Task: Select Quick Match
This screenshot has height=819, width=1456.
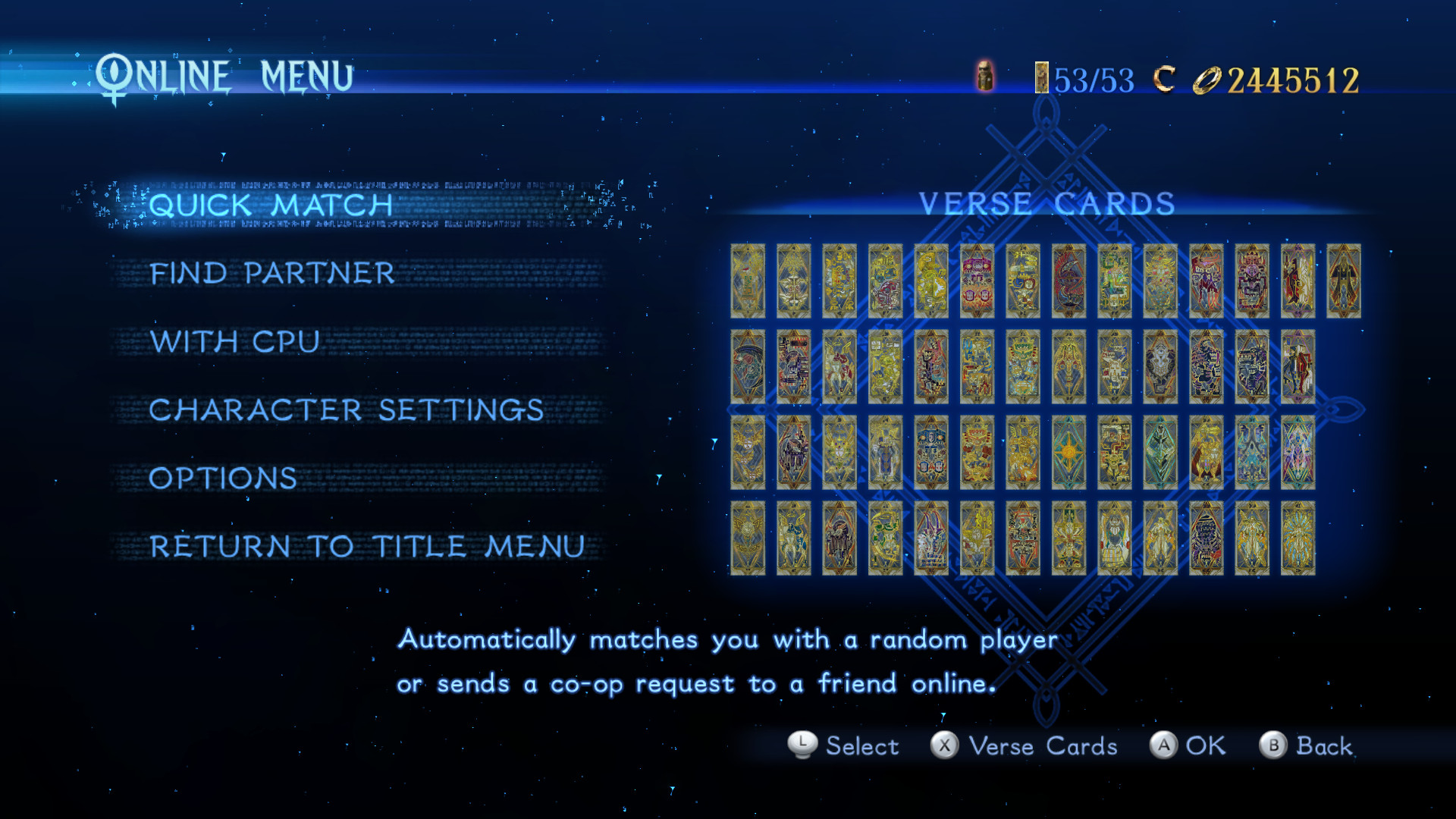Action: click(271, 203)
